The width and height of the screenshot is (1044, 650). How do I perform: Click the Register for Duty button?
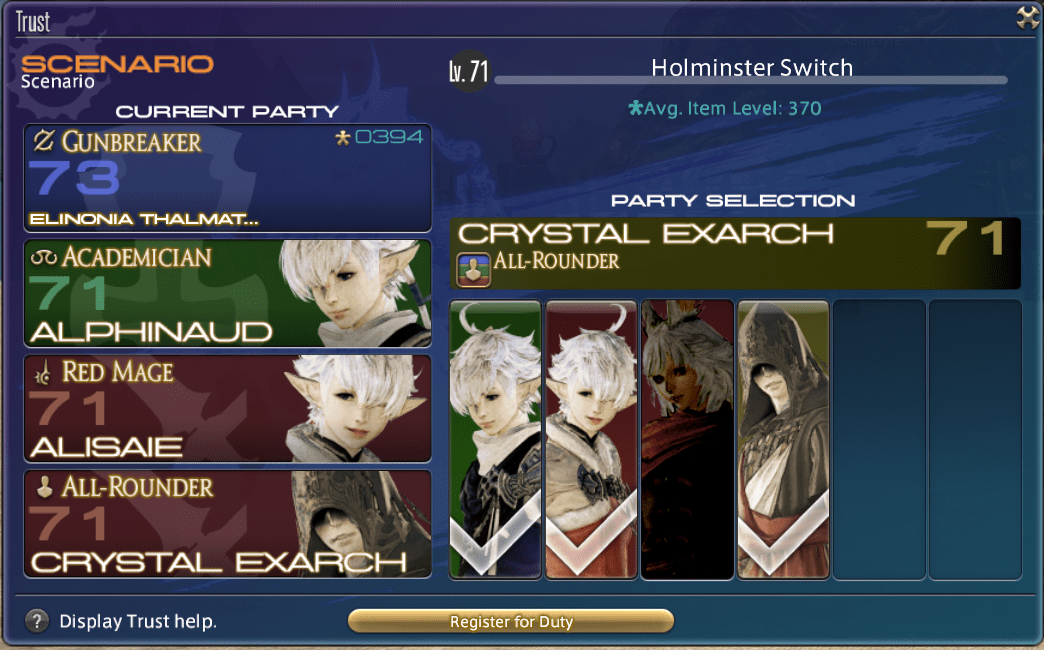click(x=511, y=621)
